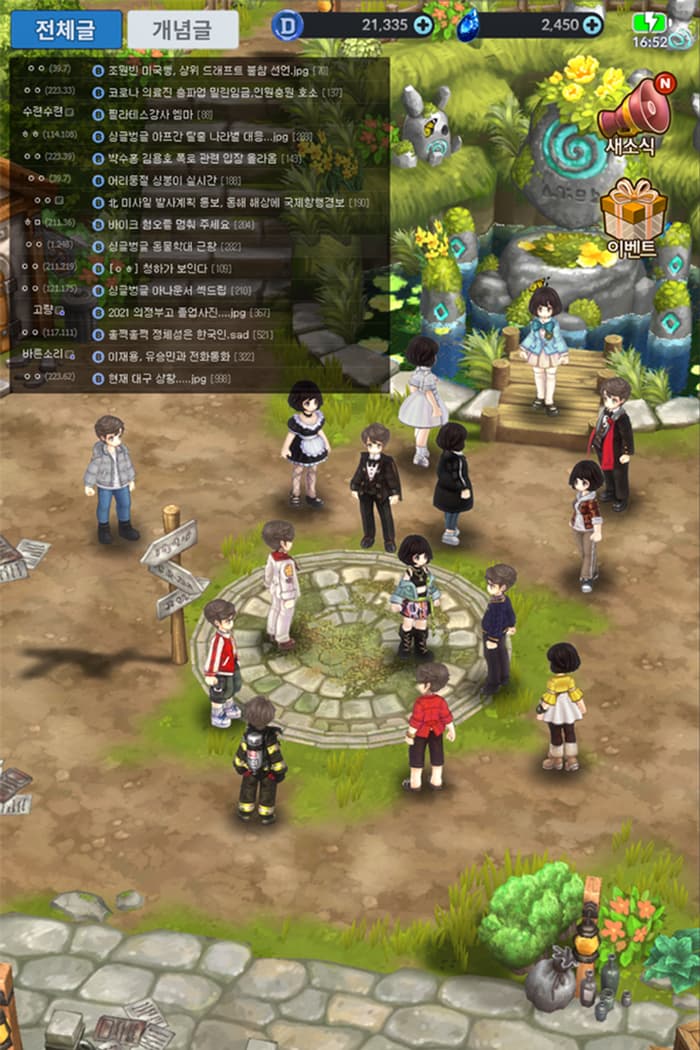Screen dimensions: 700x1050
Task: Open the post '2021 의정부고 졸업사진....jpg'
Action: [x=190, y=312]
